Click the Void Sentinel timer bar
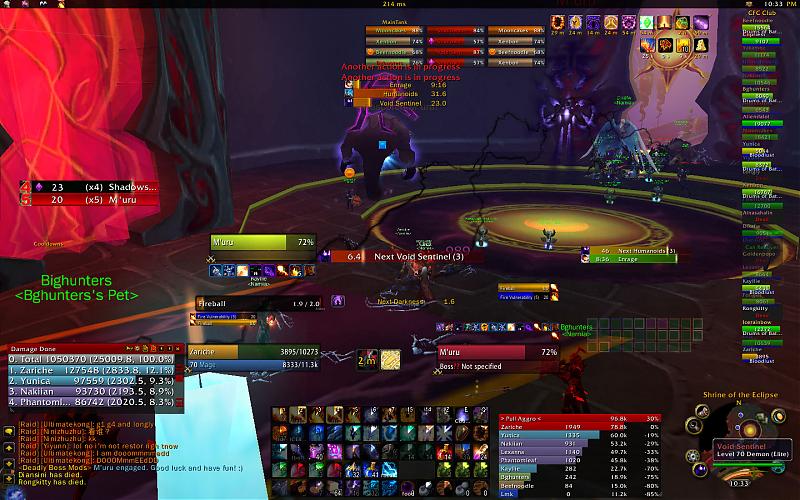 point(400,103)
